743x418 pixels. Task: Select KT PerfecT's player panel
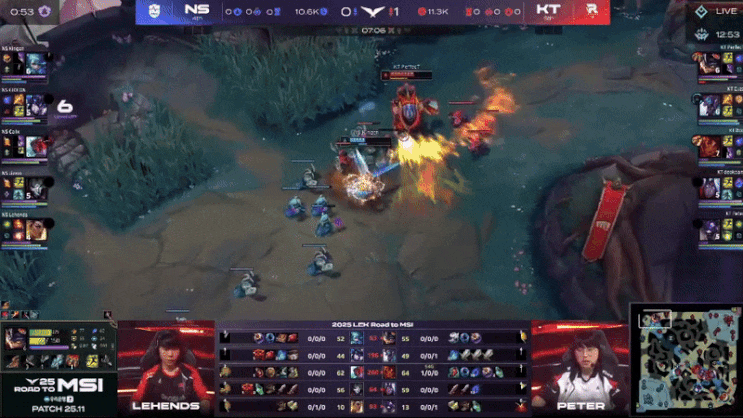click(x=720, y=63)
